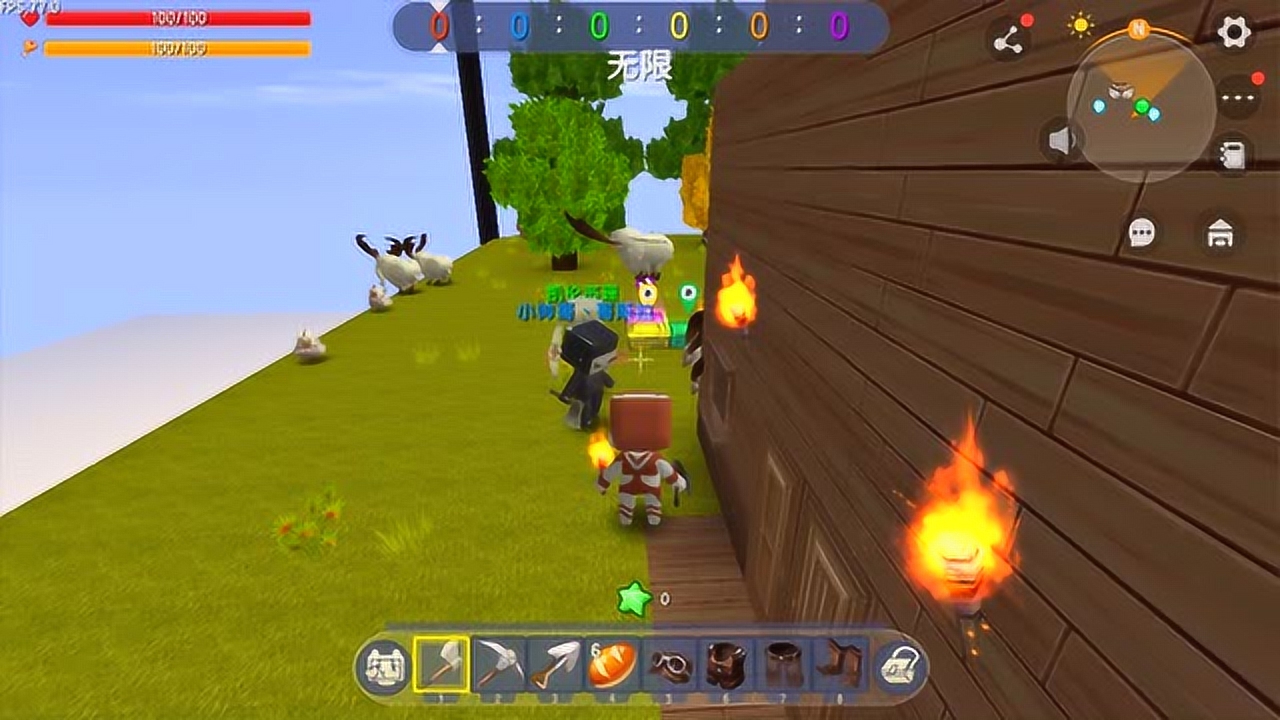Image resolution: width=1280 pixels, height=720 pixels.
Task: Open the backpack button left of hotbar
Action: tap(381, 666)
